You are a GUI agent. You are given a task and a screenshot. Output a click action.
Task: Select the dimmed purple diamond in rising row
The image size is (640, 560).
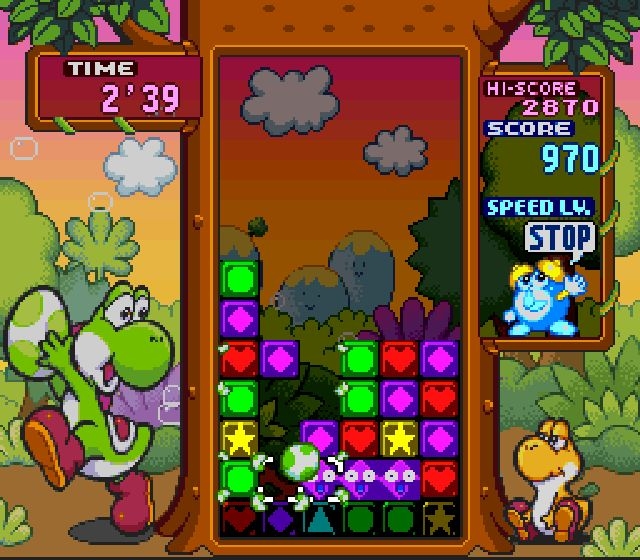click(x=279, y=518)
